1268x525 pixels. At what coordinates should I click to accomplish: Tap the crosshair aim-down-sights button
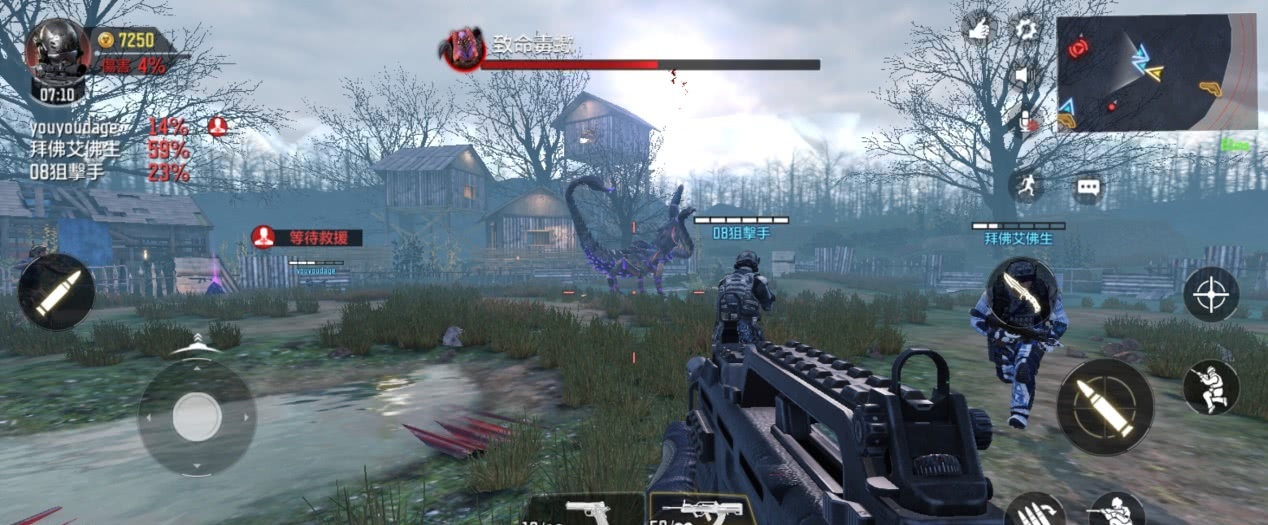click(1211, 294)
